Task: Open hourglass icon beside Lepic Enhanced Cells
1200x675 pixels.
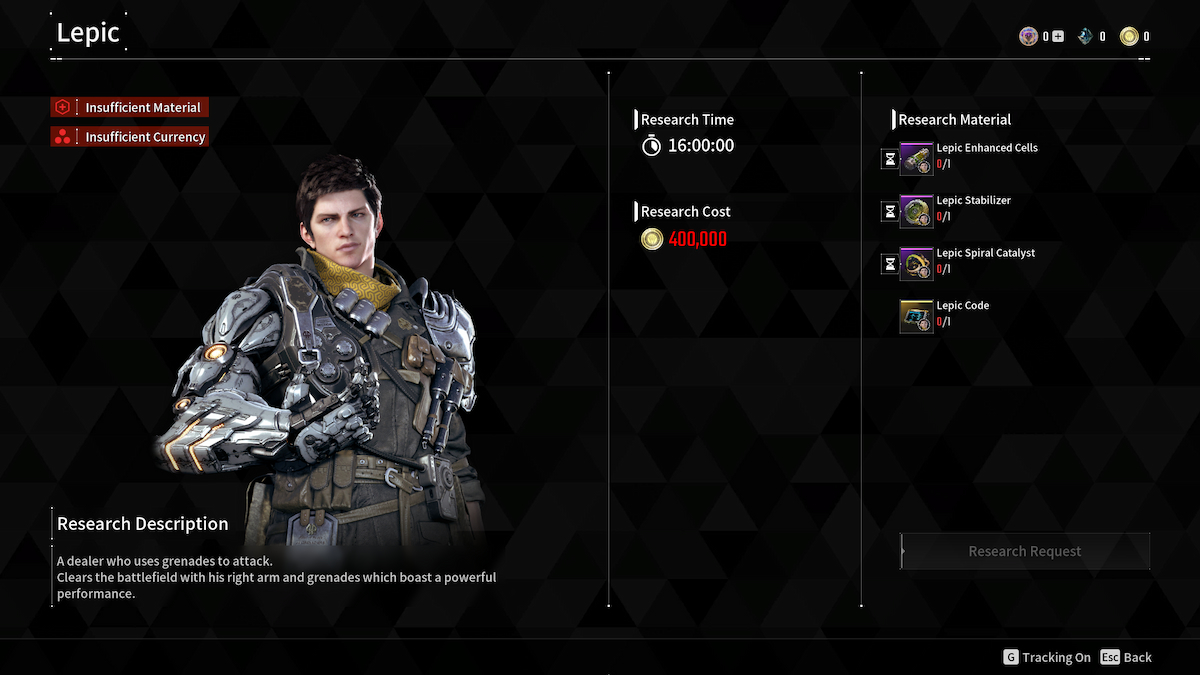Action: point(889,158)
